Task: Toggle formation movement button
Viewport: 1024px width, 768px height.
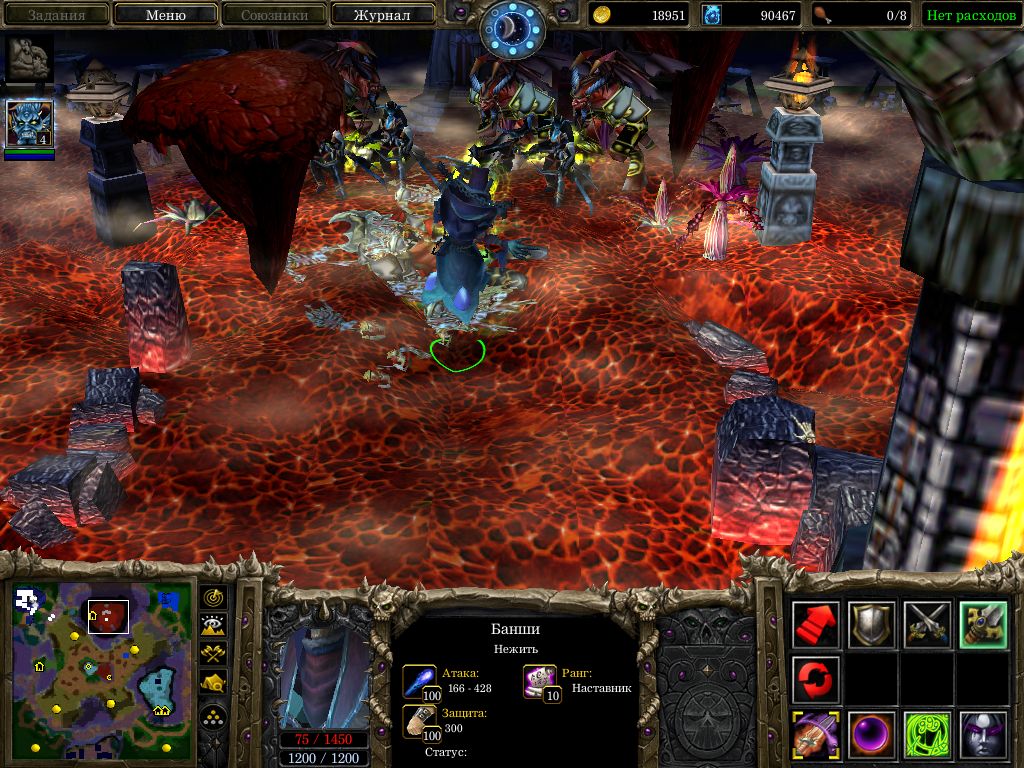Action: point(214,717)
